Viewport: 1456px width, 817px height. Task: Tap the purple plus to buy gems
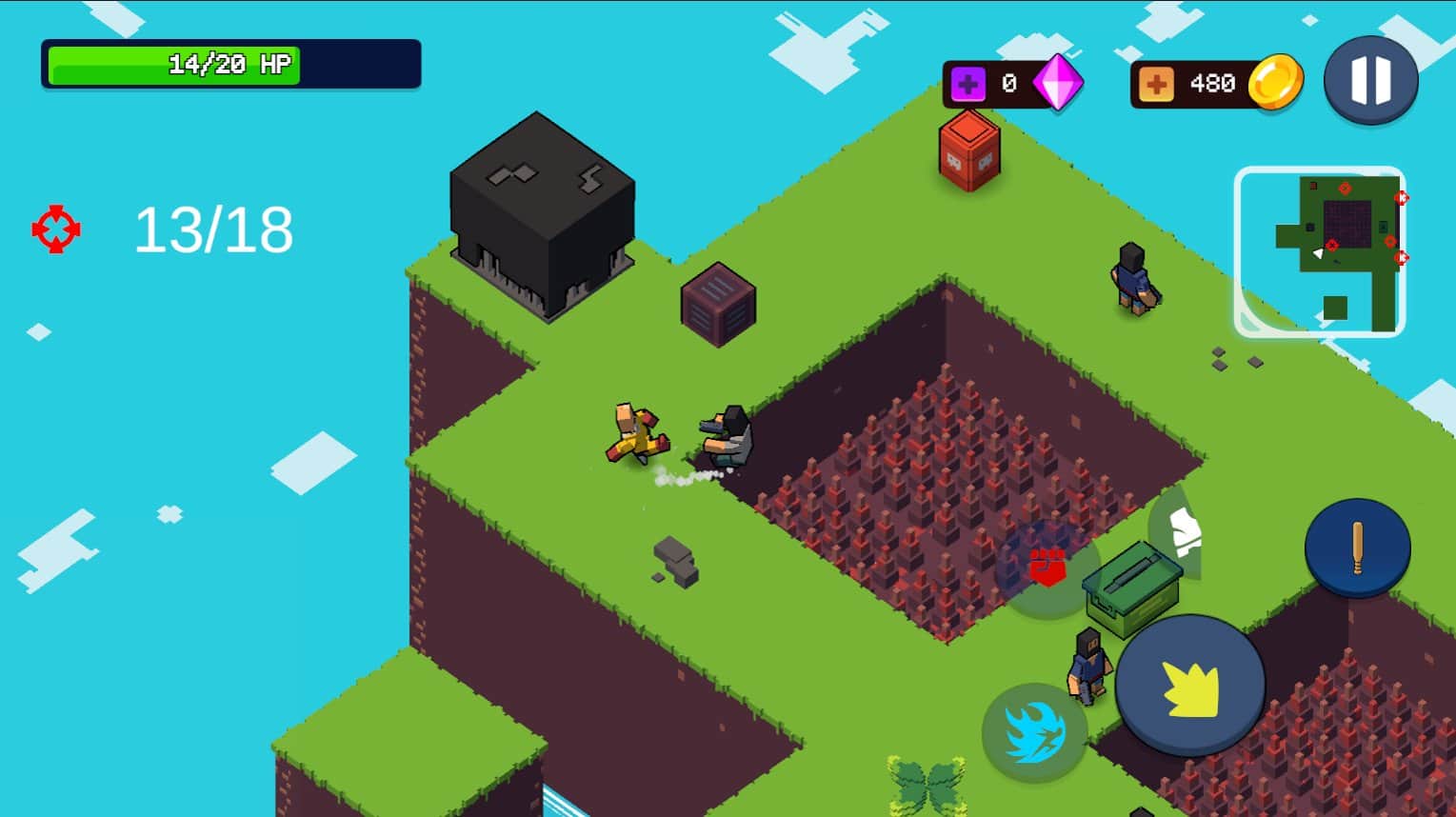tap(967, 85)
